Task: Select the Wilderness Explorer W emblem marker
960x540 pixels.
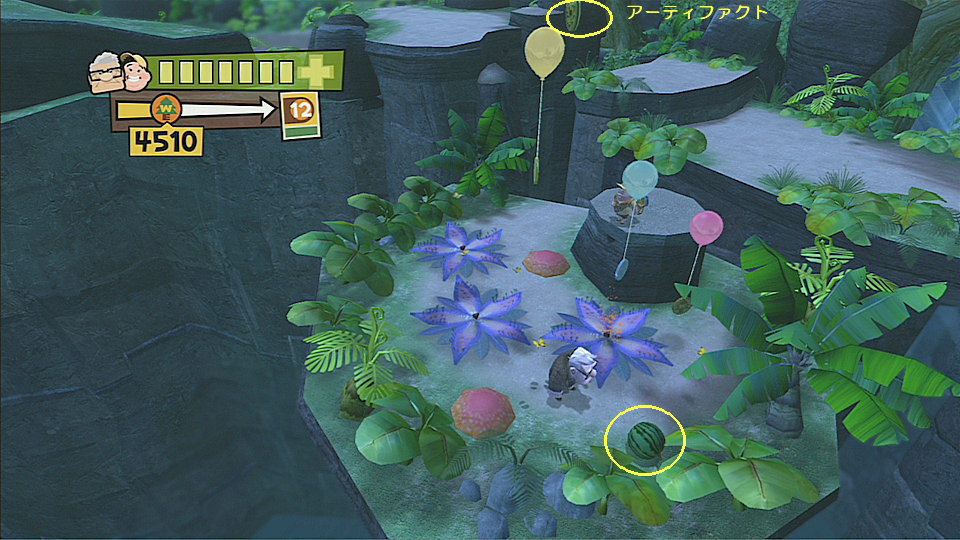Action: [165, 107]
